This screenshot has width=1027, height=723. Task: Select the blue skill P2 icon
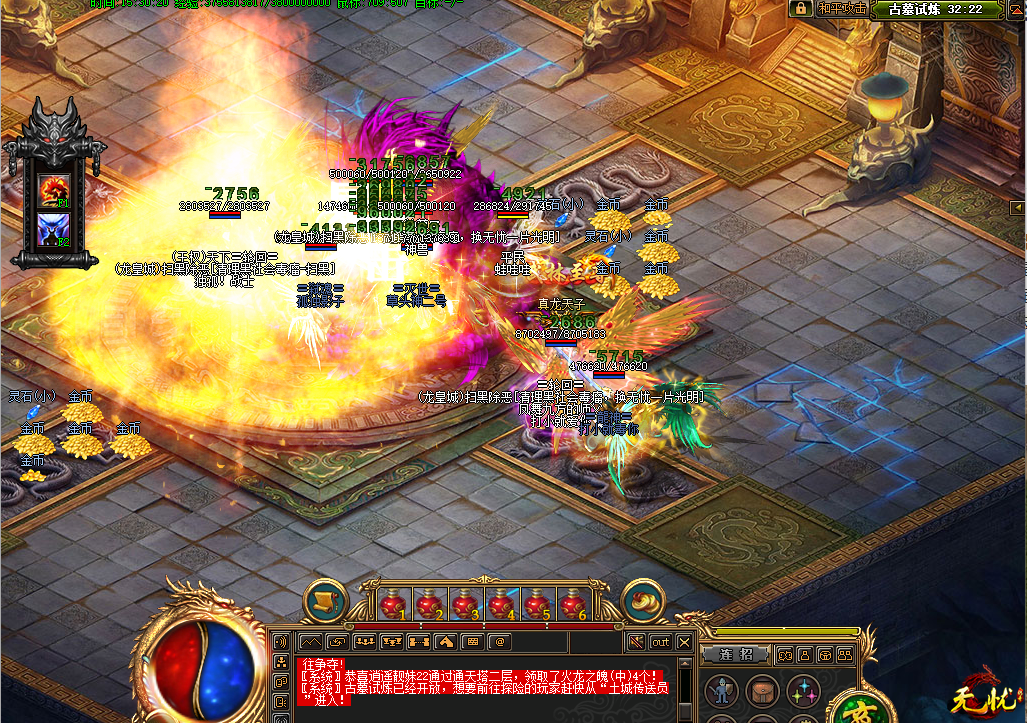[53, 230]
